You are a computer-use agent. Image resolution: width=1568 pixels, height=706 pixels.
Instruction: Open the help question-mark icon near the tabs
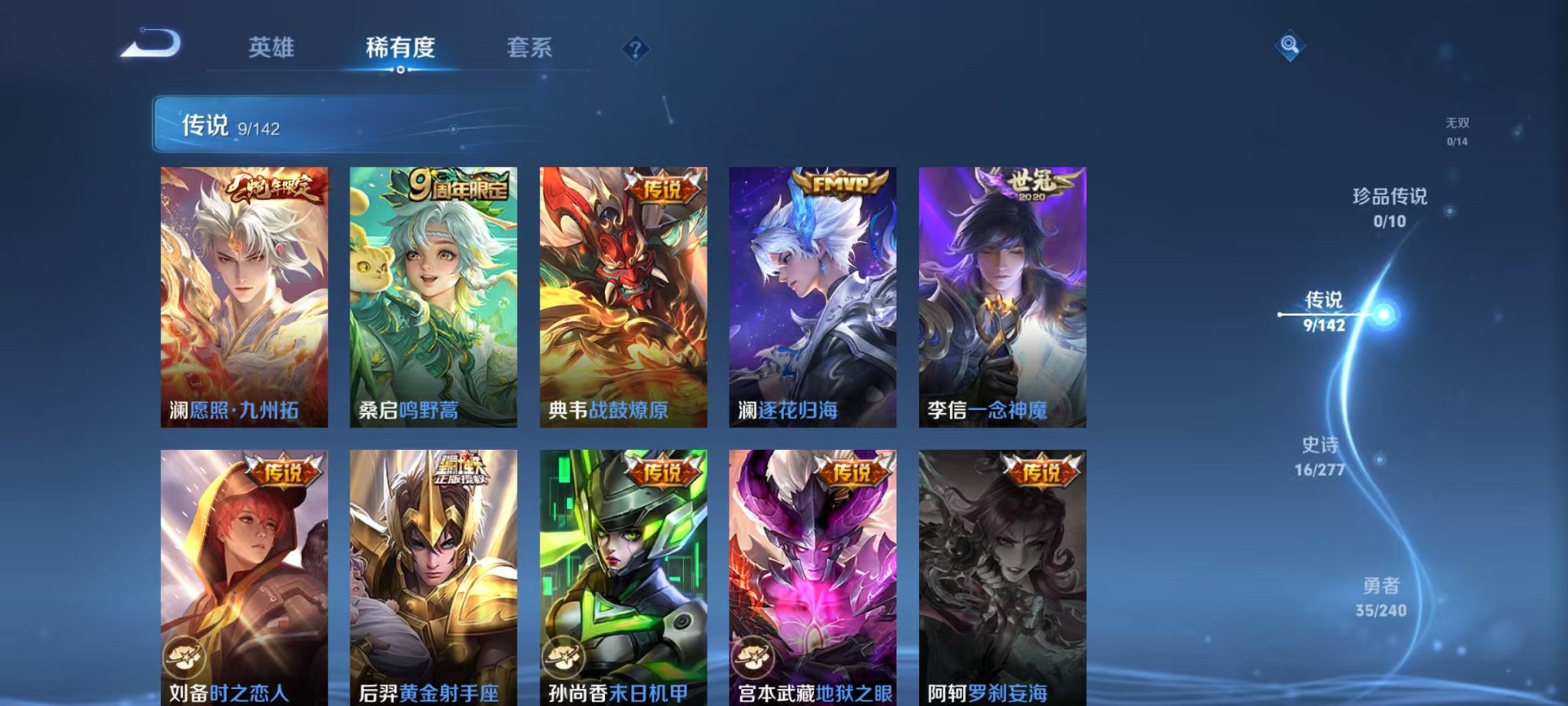tap(635, 49)
